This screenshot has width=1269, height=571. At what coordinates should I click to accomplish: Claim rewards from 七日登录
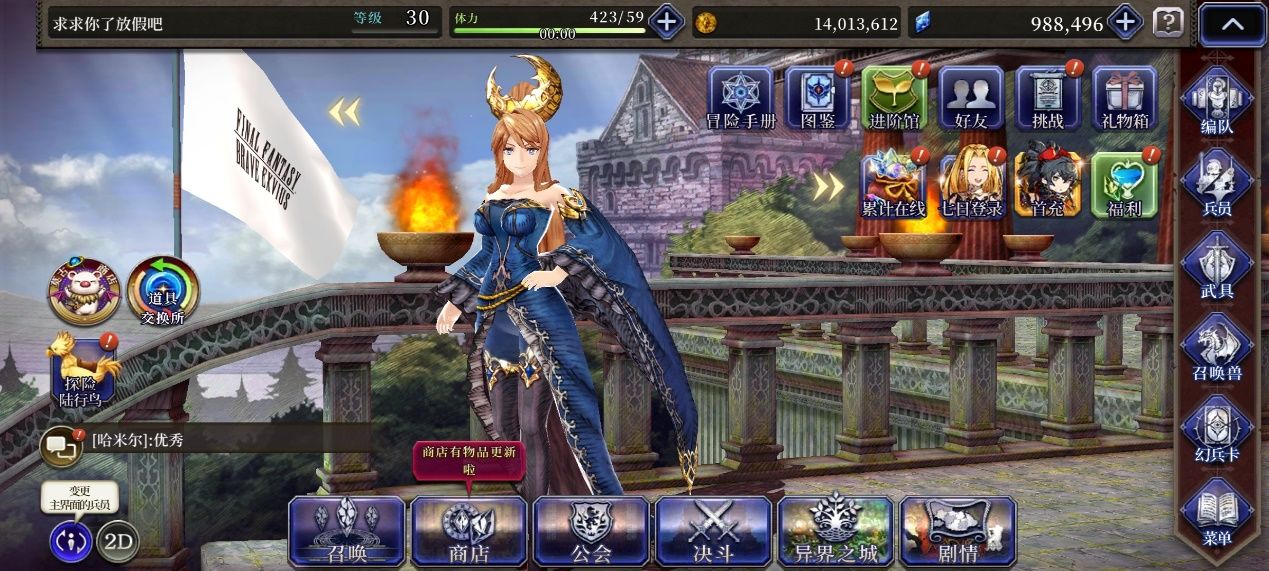click(971, 183)
